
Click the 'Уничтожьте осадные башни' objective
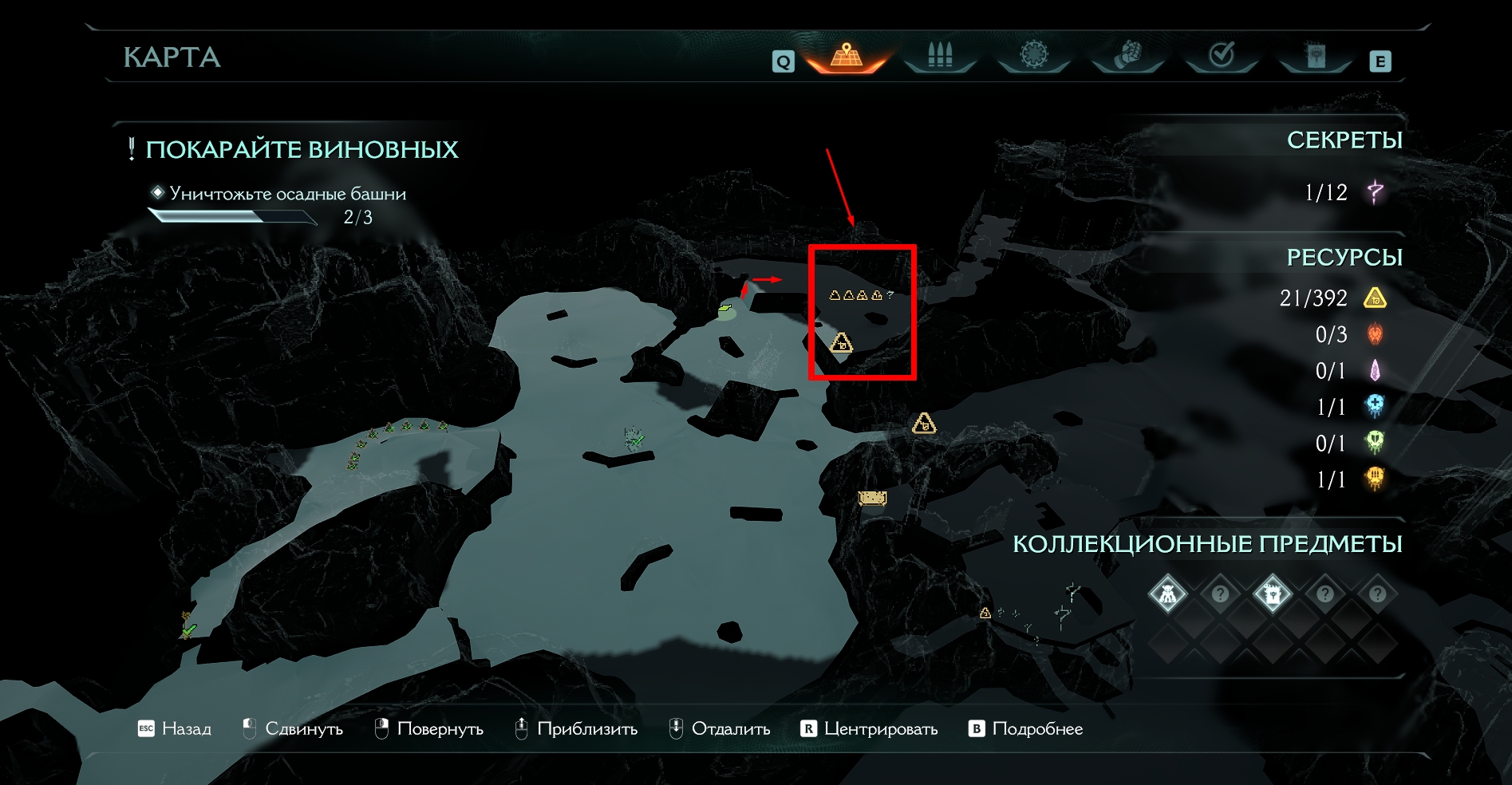point(287,194)
